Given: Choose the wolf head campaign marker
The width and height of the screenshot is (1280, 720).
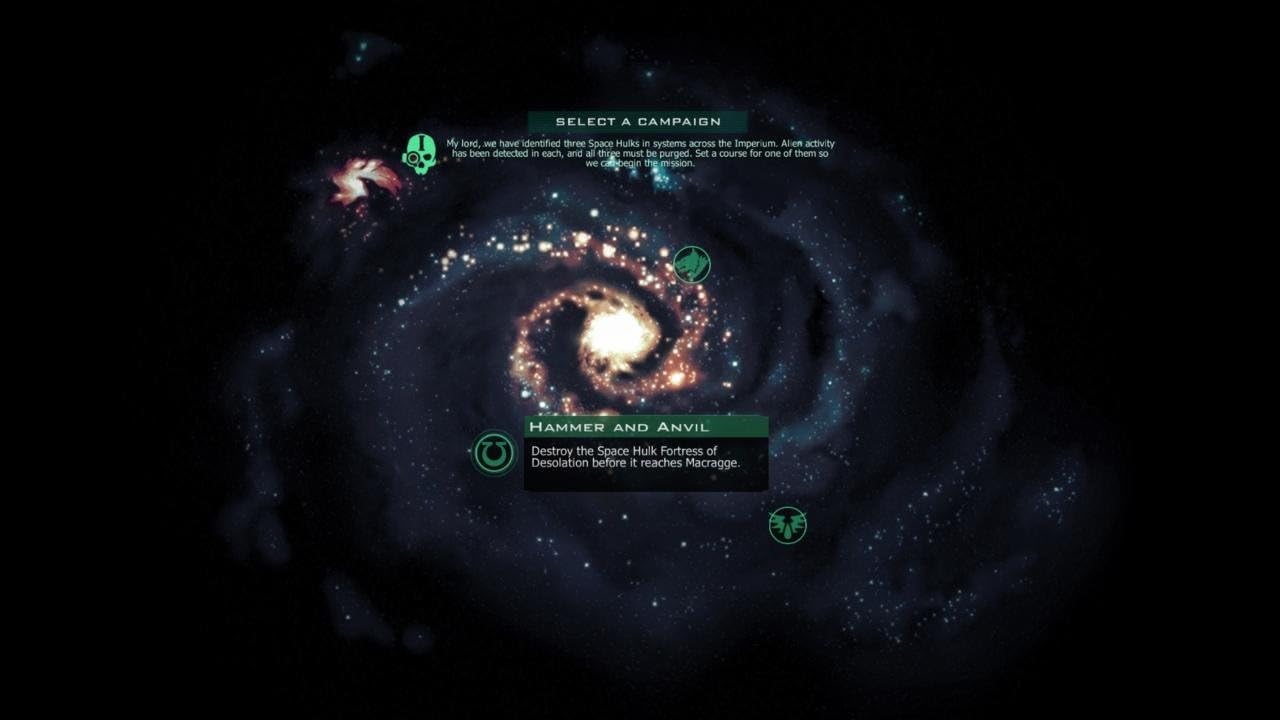Looking at the screenshot, I should click(x=691, y=265).
